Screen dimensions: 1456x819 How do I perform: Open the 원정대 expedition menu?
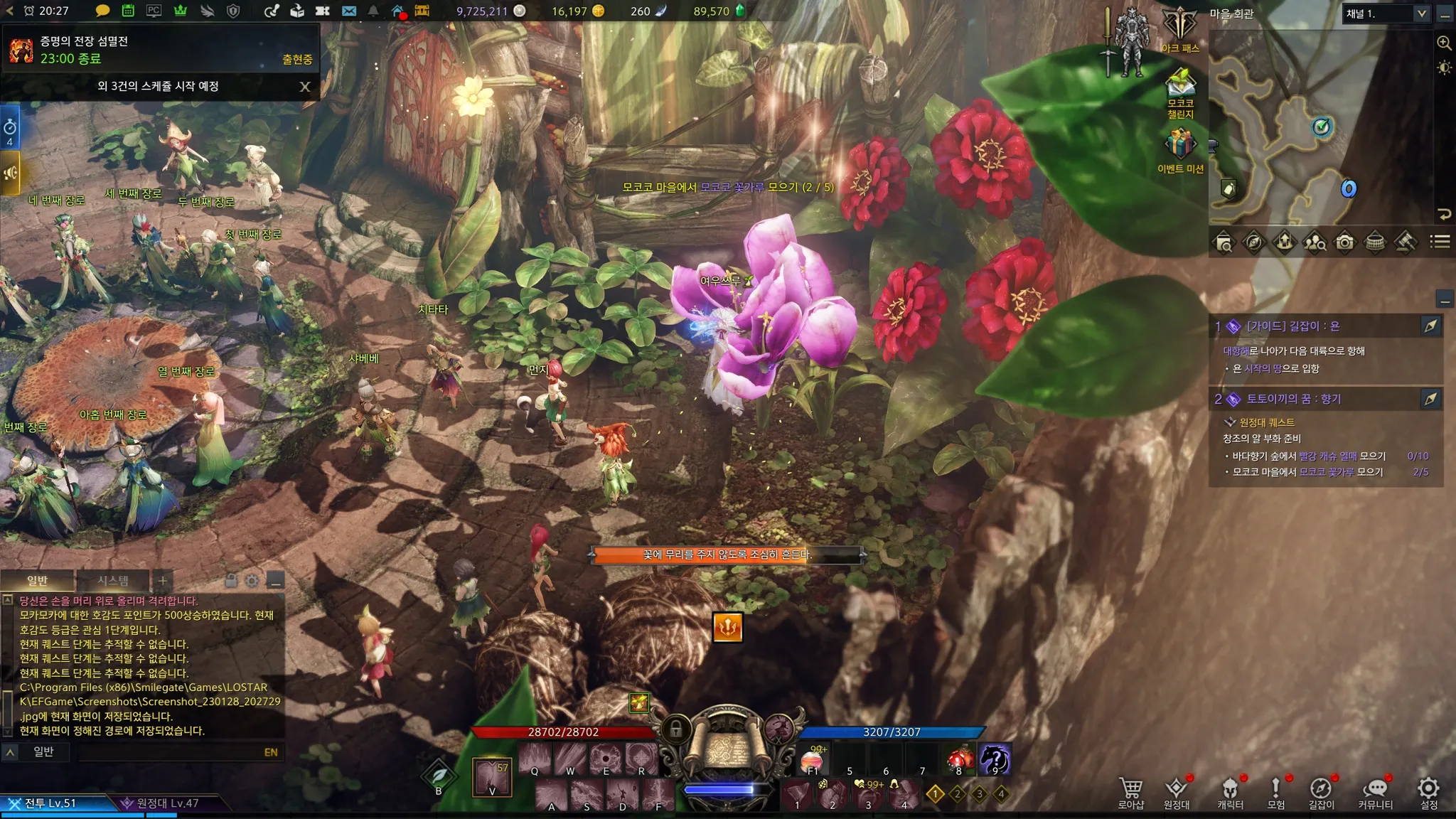click(1176, 792)
